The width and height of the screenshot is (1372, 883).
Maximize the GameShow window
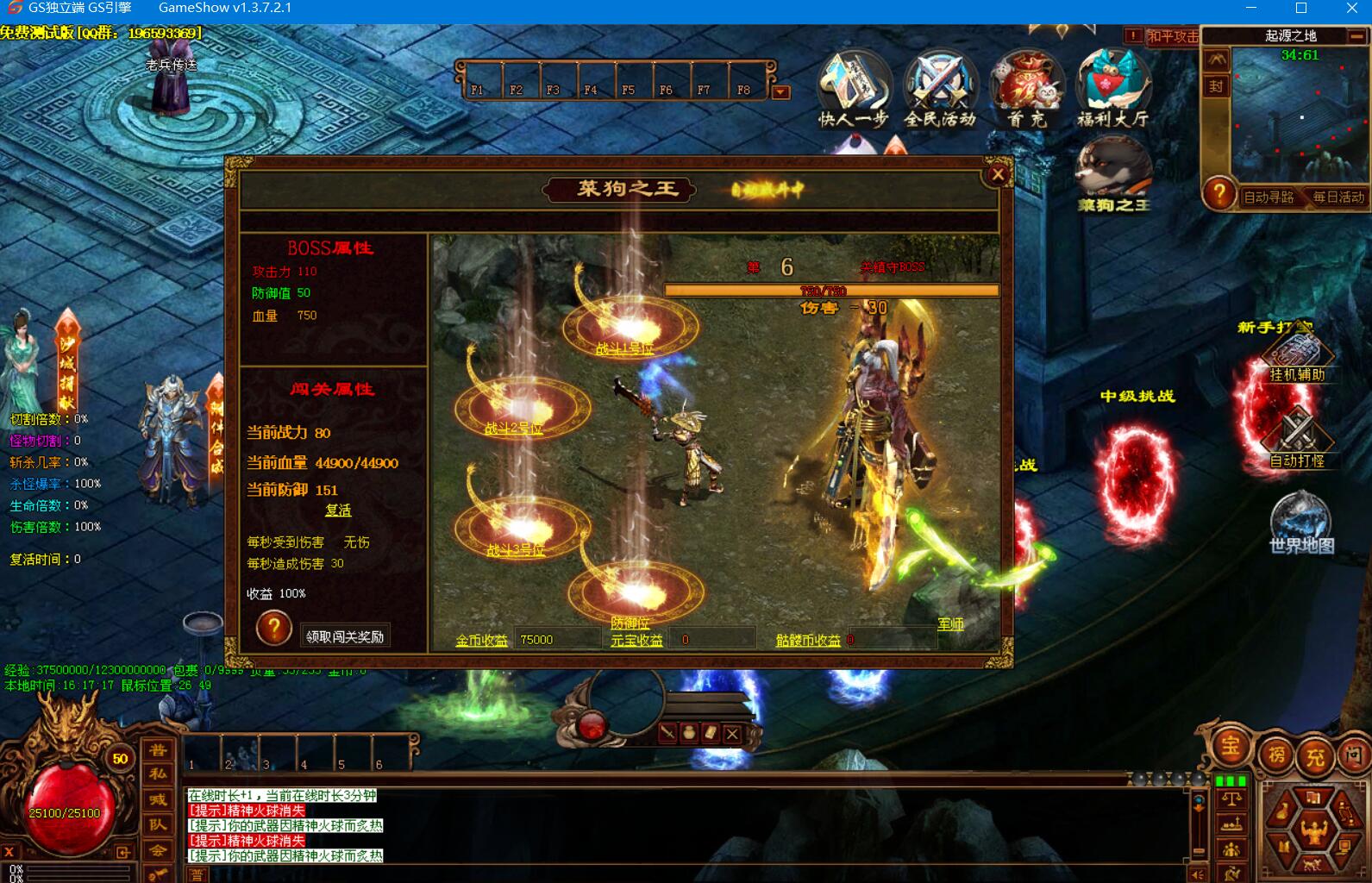pos(1301,9)
